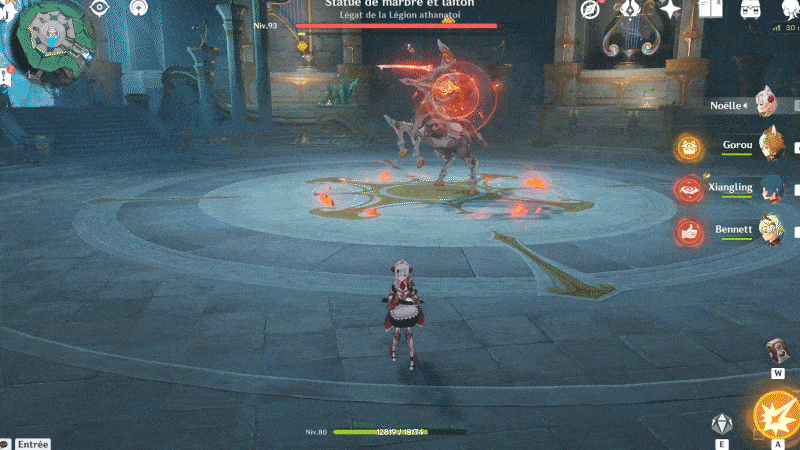Image resolution: width=800 pixels, height=450 pixels.
Task: Open the quest marker with red alert
Action: coord(6,76)
